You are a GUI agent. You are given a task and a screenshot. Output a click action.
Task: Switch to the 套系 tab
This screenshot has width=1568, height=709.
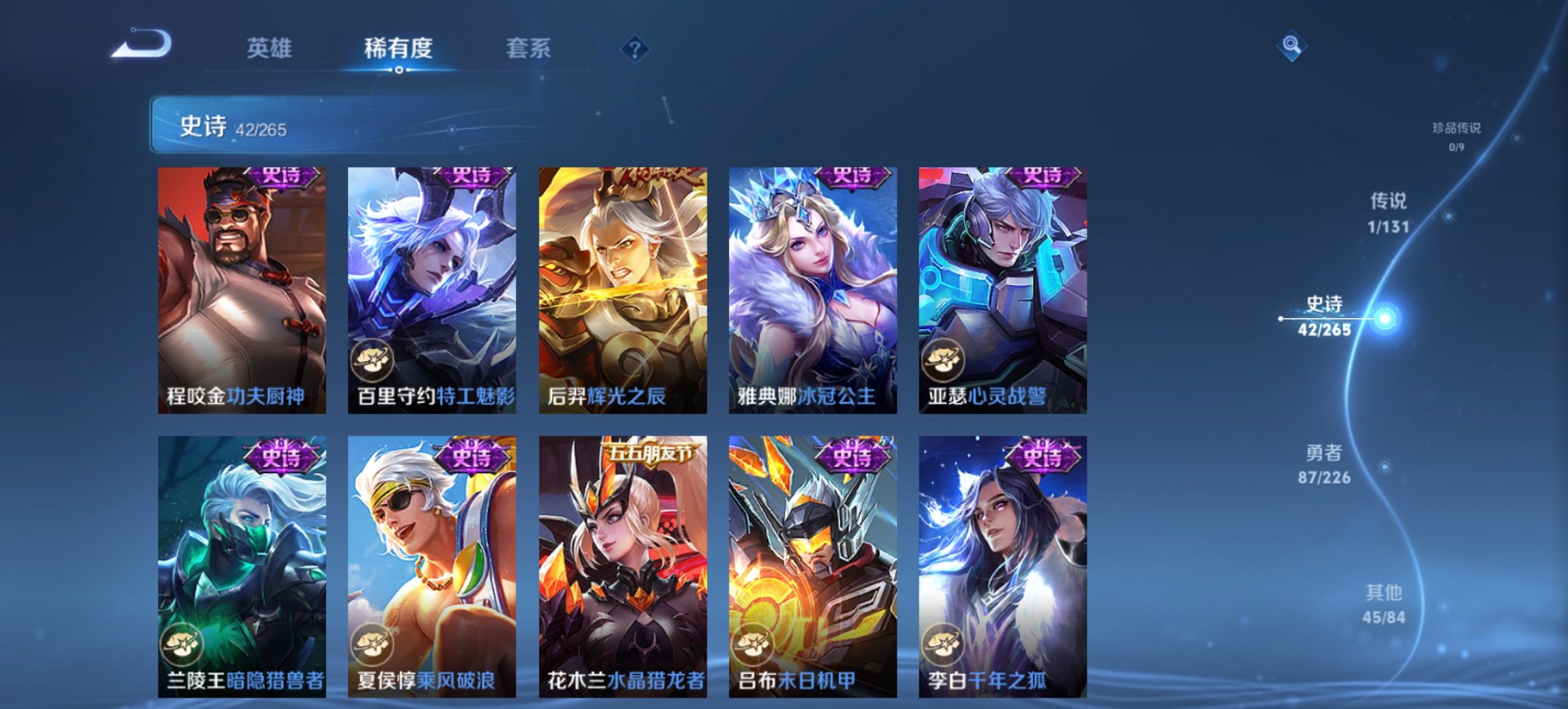pos(527,48)
